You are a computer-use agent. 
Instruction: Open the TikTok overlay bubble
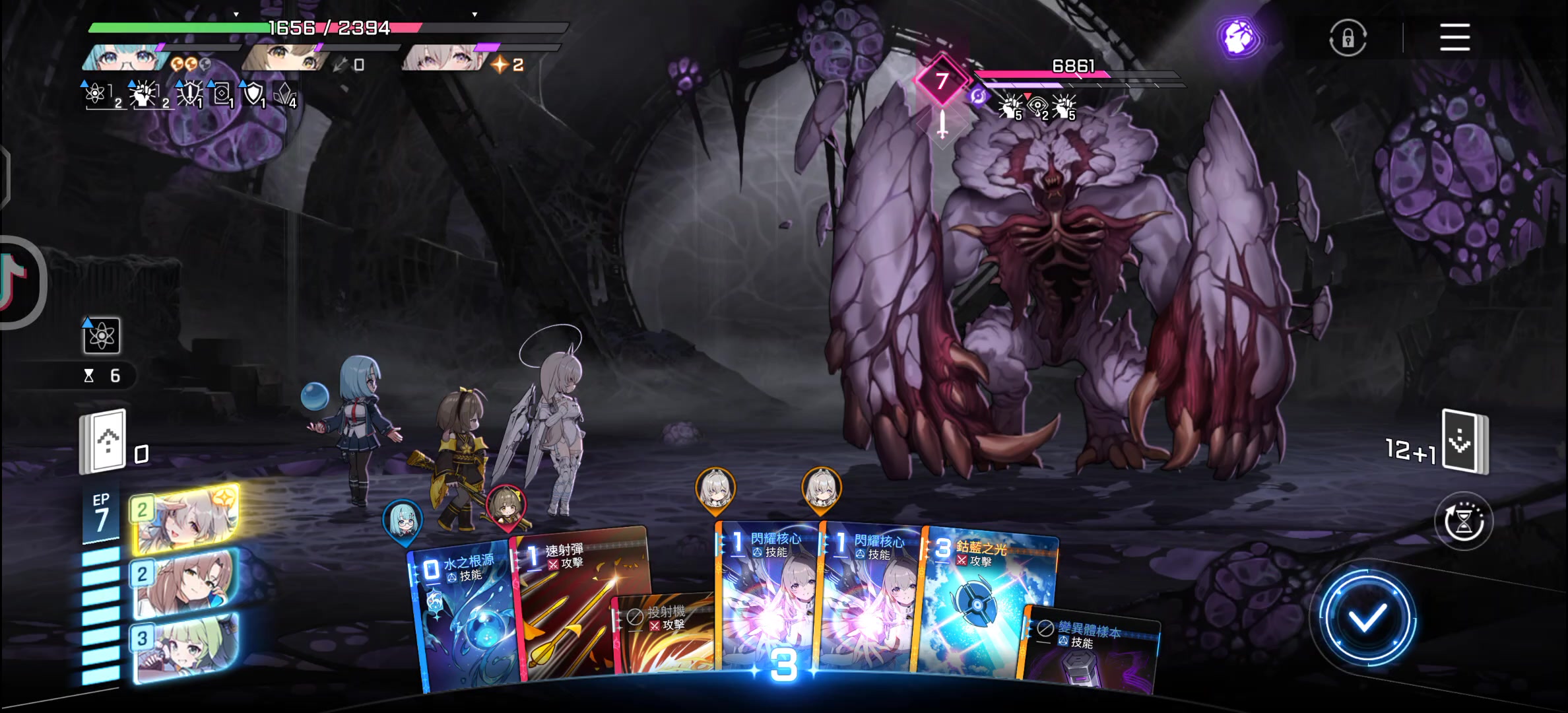16,281
